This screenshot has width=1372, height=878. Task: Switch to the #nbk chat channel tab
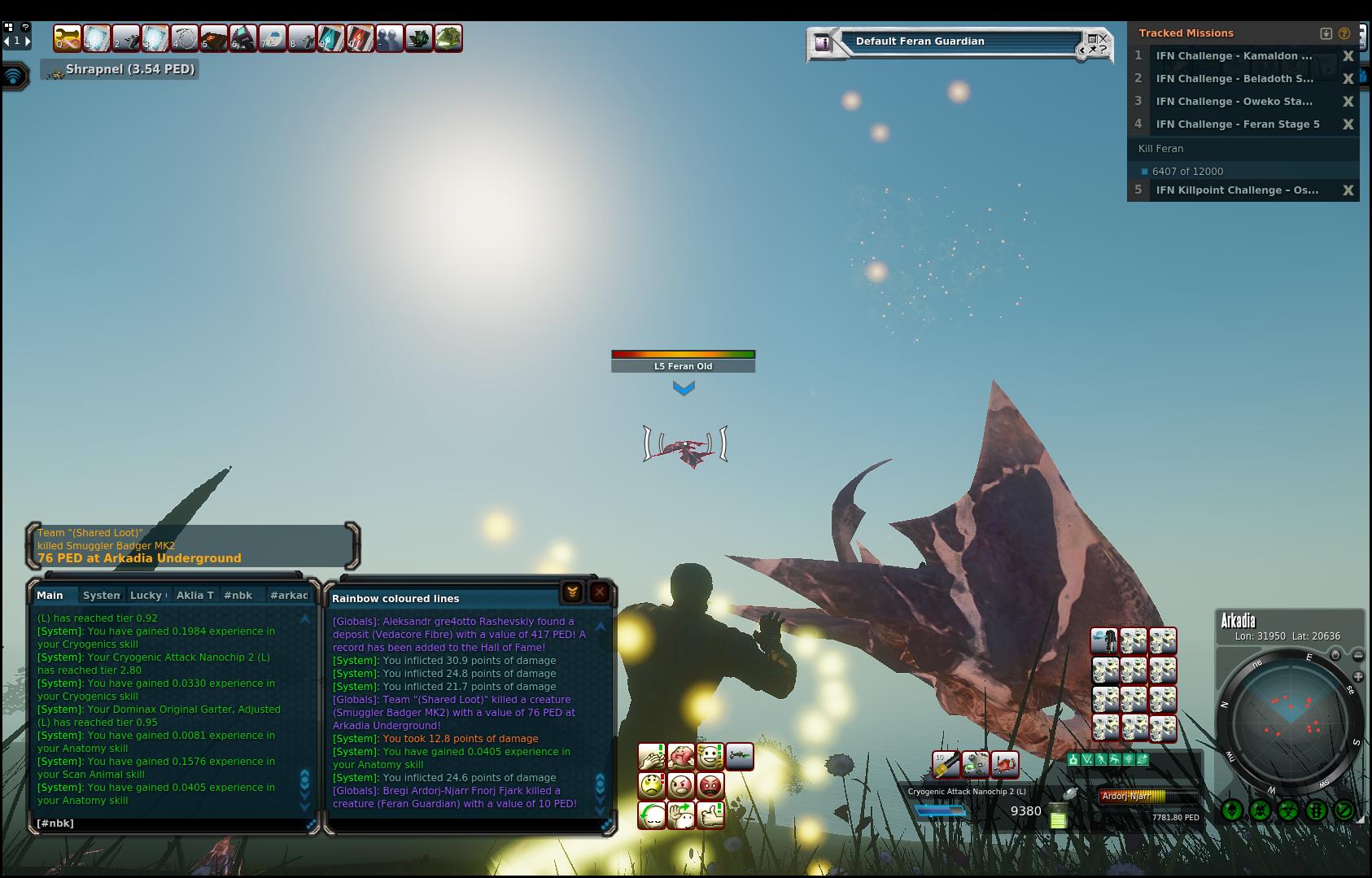[x=238, y=596]
